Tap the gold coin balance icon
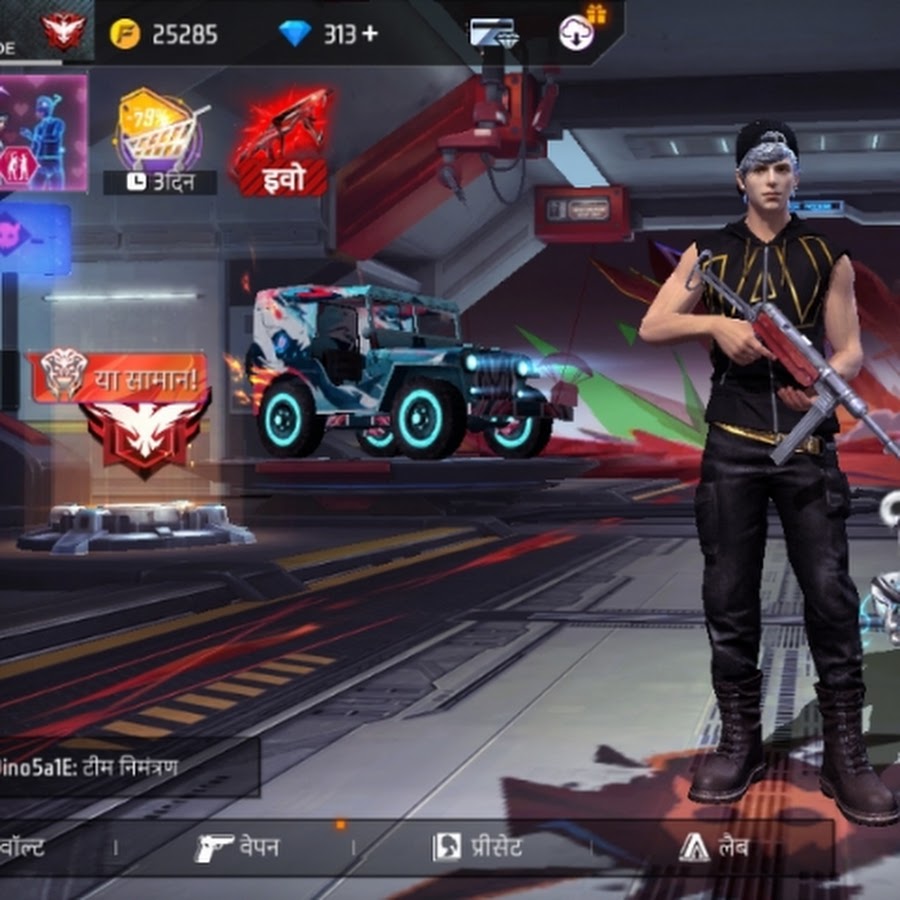 [x=125, y=34]
